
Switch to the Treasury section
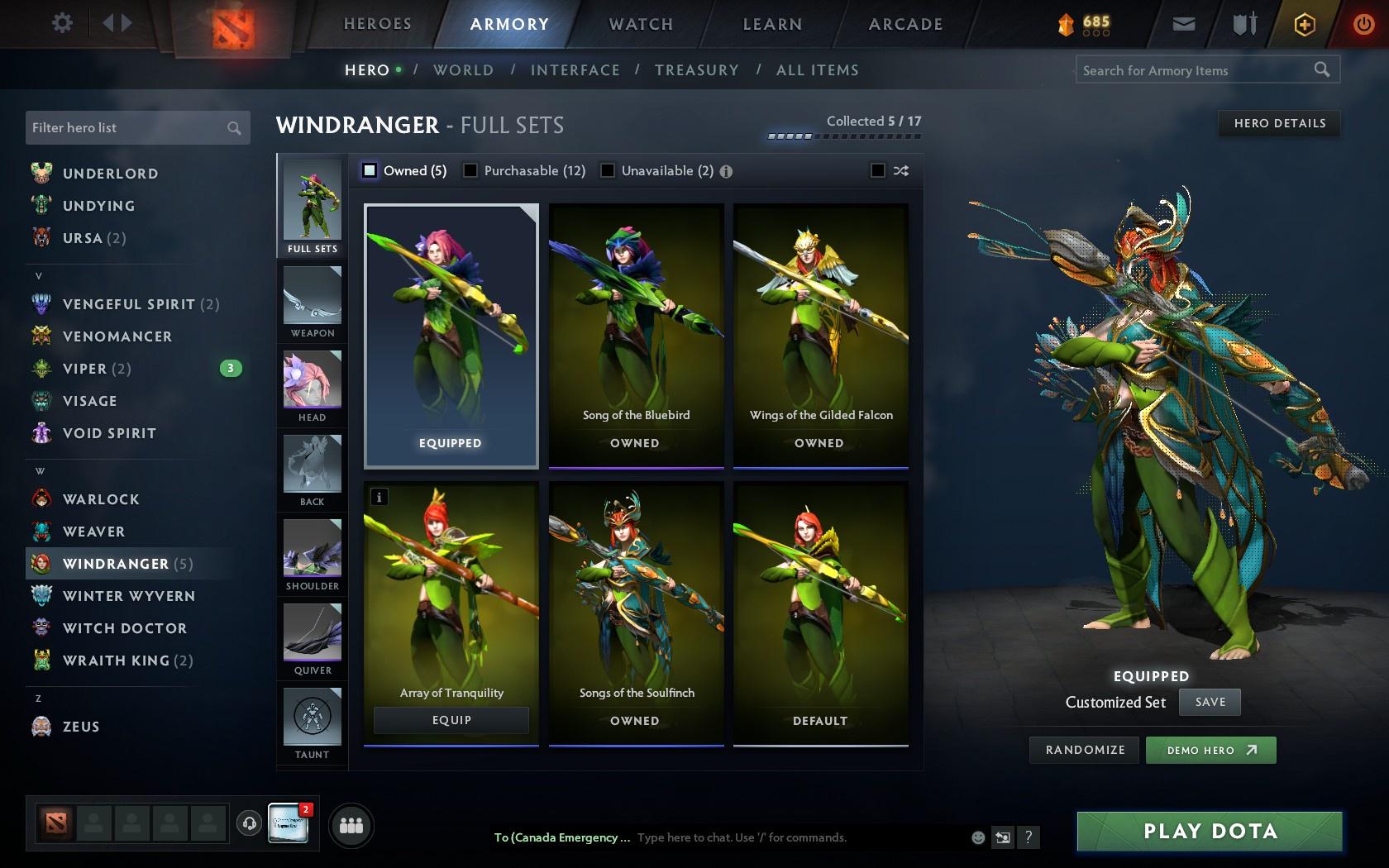tap(697, 70)
